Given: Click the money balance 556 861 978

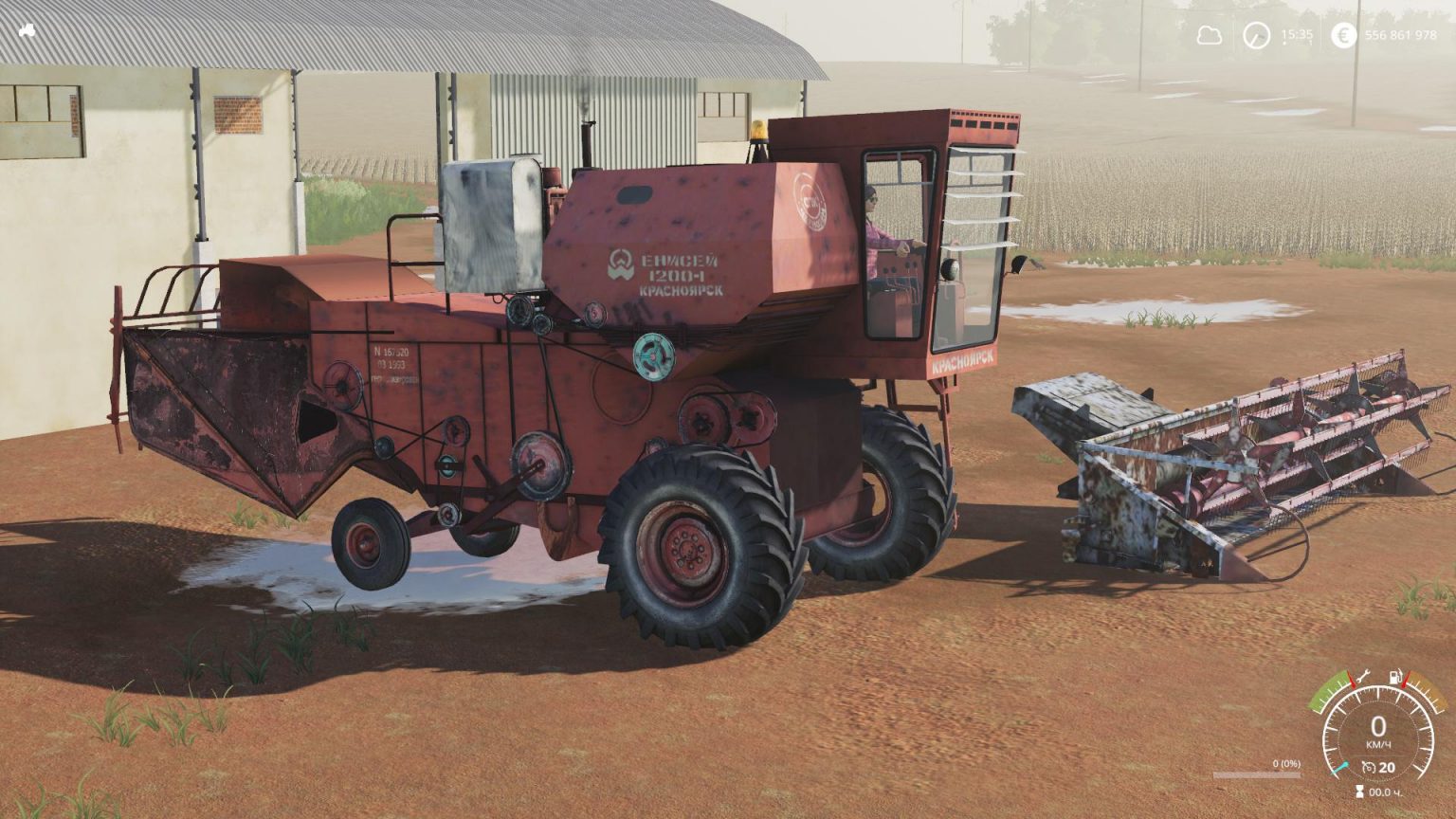Looking at the screenshot, I should point(1401,35).
